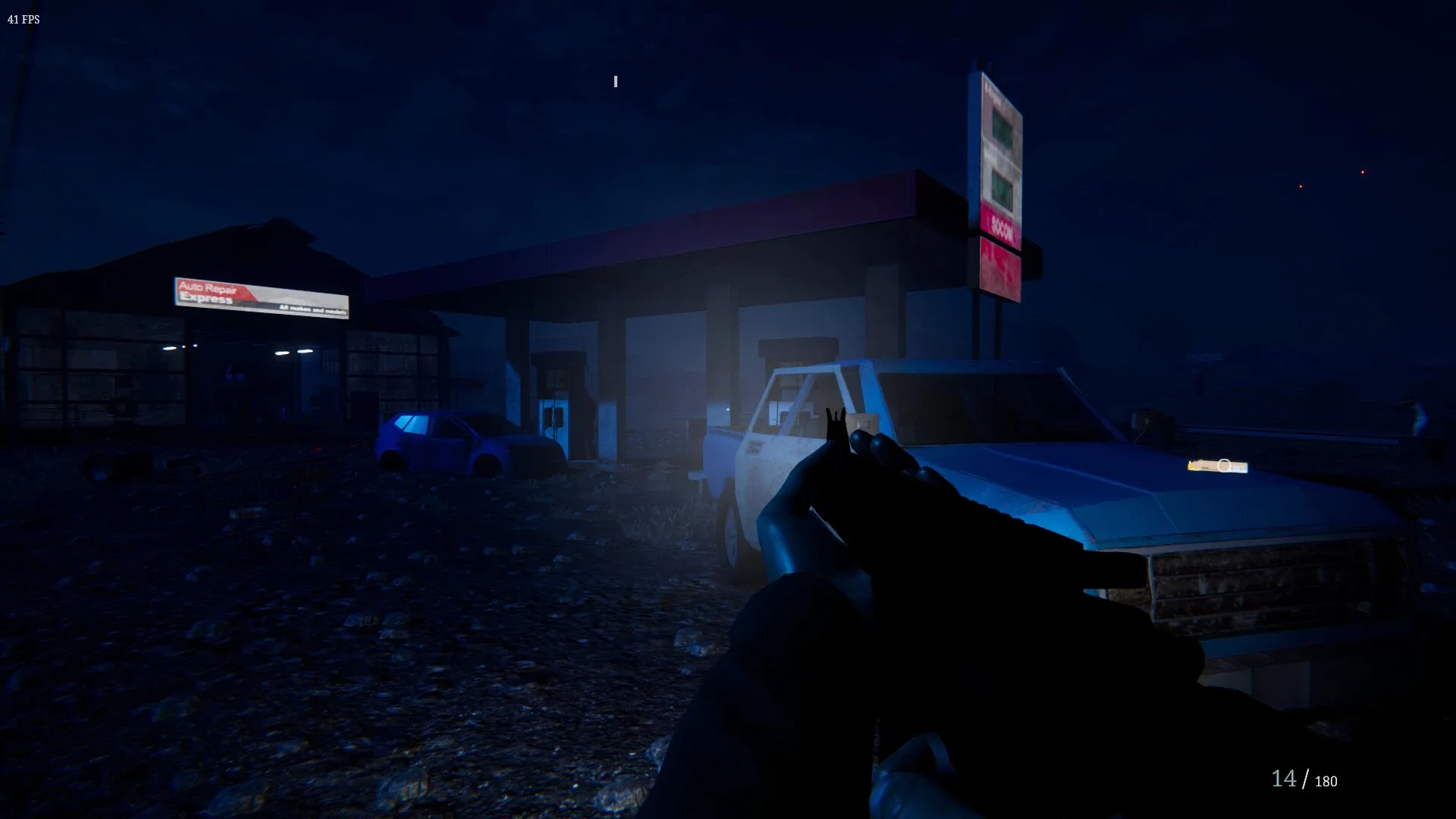Screen dimensions: 1456x819
Task: Toggle the upper price display on the SOCOM sign
Action: pos(1001,123)
